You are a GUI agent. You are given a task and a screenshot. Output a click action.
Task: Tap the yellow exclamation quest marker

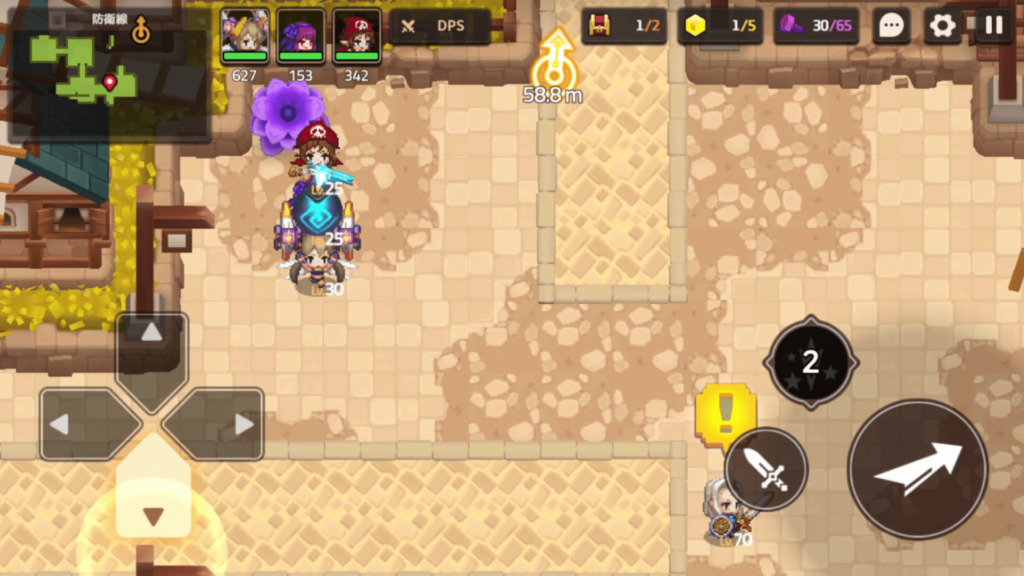tap(724, 412)
